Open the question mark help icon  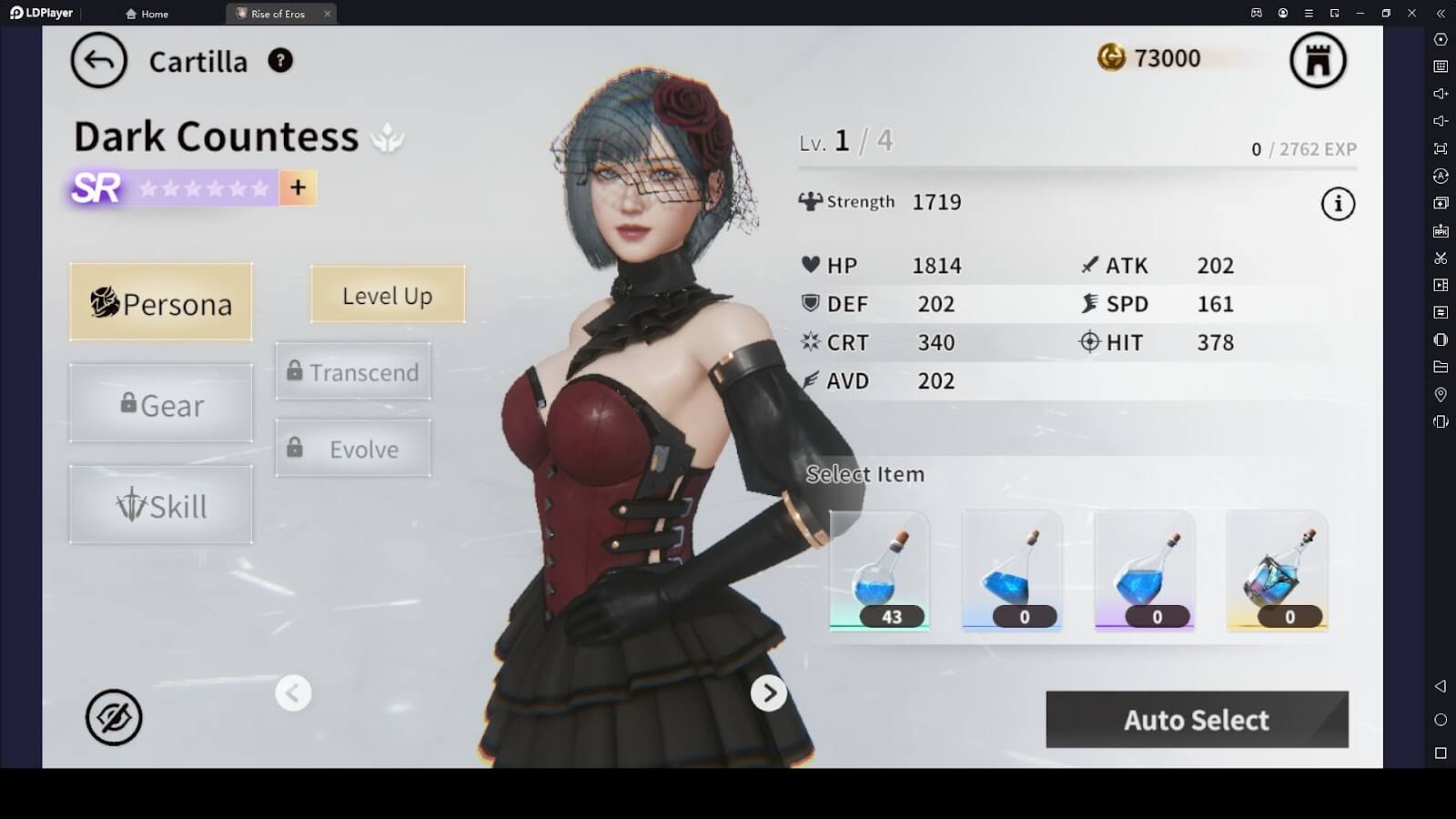(280, 61)
